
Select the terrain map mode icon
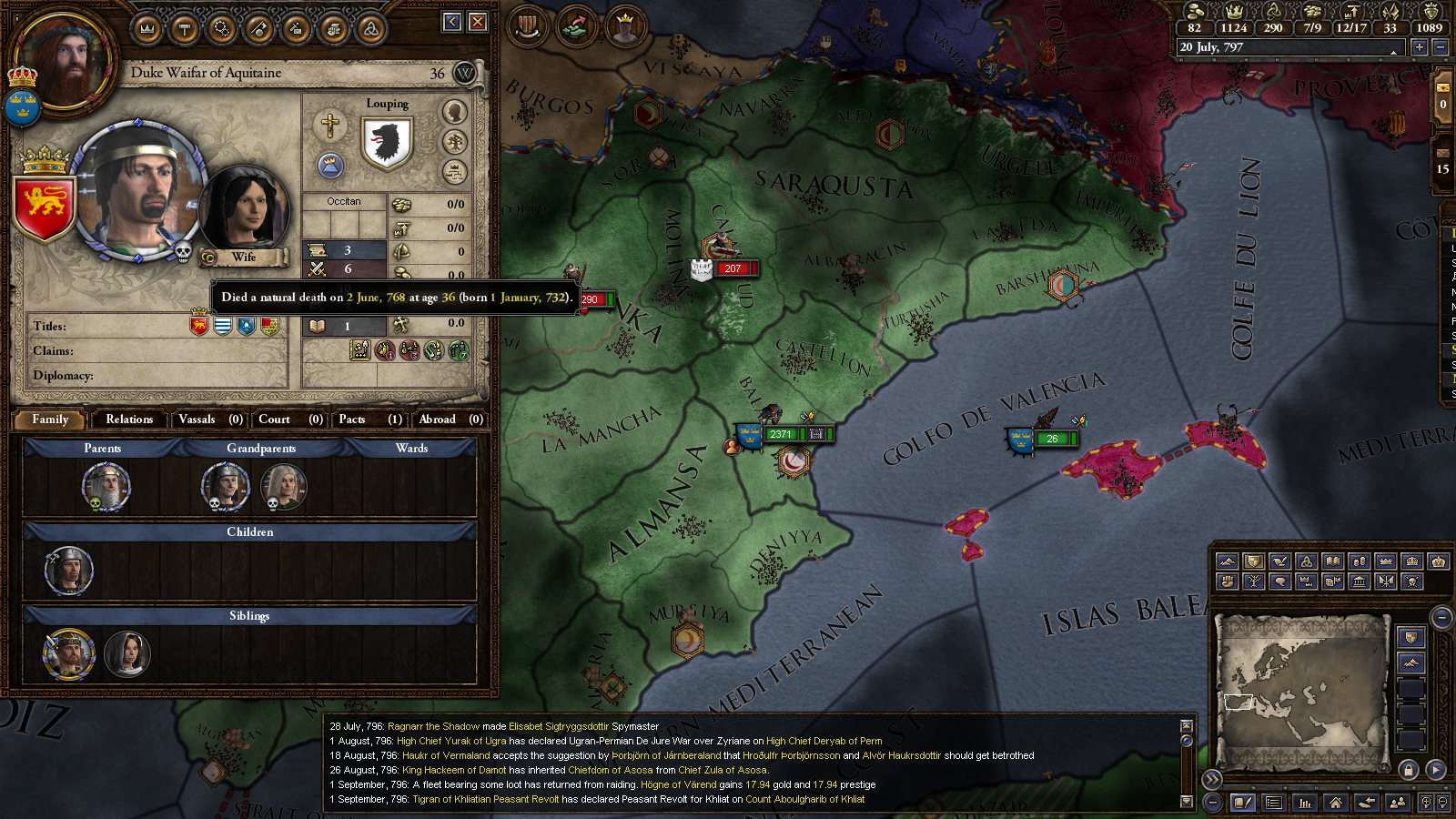click(x=1226, y=561)
